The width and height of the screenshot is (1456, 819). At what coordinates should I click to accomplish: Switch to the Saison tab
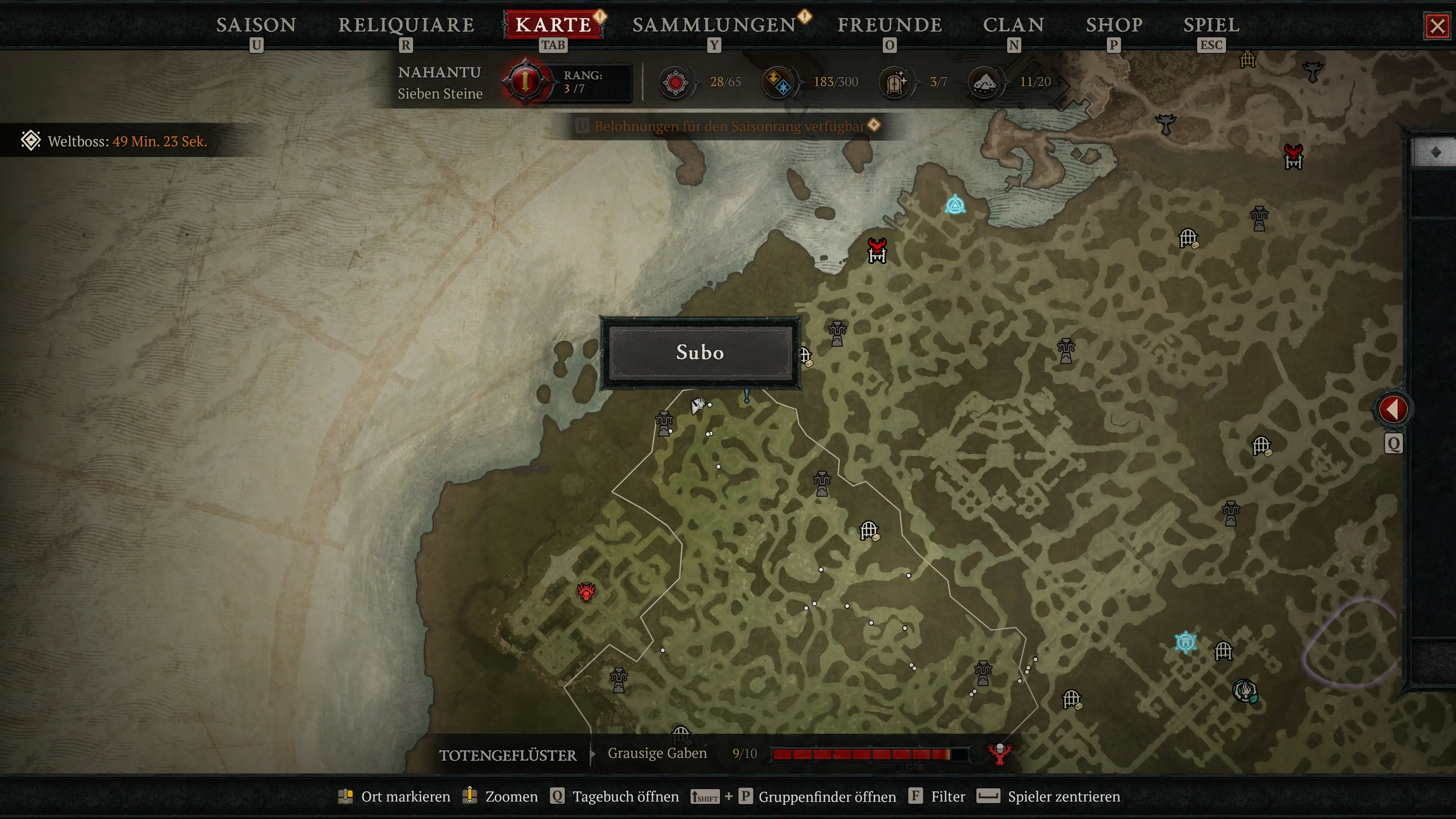(x=256, y=25)
